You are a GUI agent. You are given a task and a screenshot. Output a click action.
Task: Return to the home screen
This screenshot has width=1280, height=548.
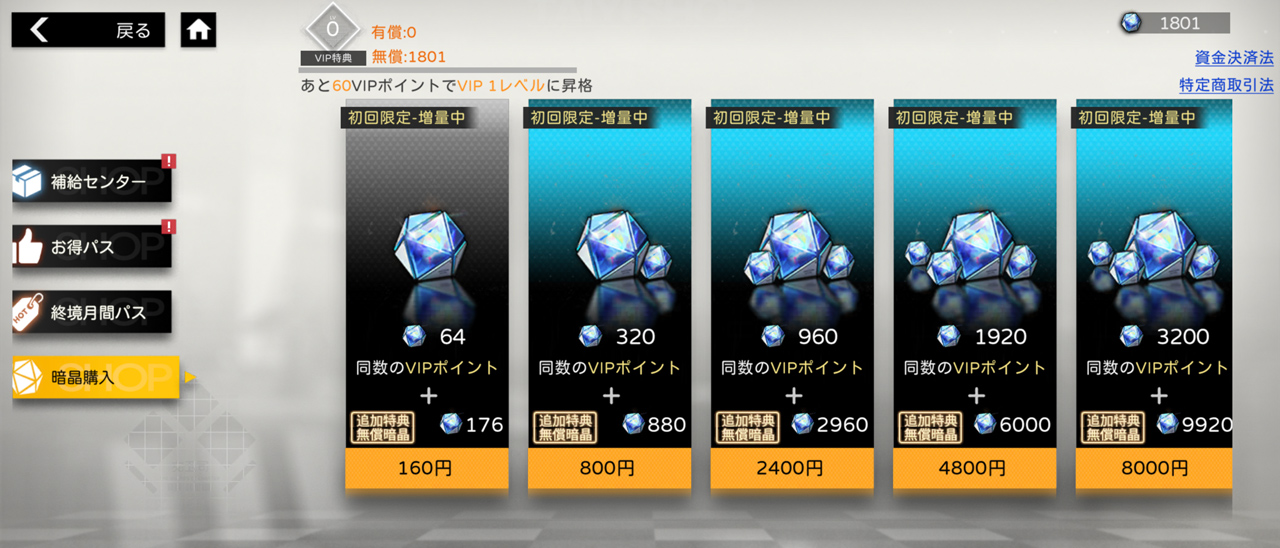pyautogui.click(x=199, y=30)
